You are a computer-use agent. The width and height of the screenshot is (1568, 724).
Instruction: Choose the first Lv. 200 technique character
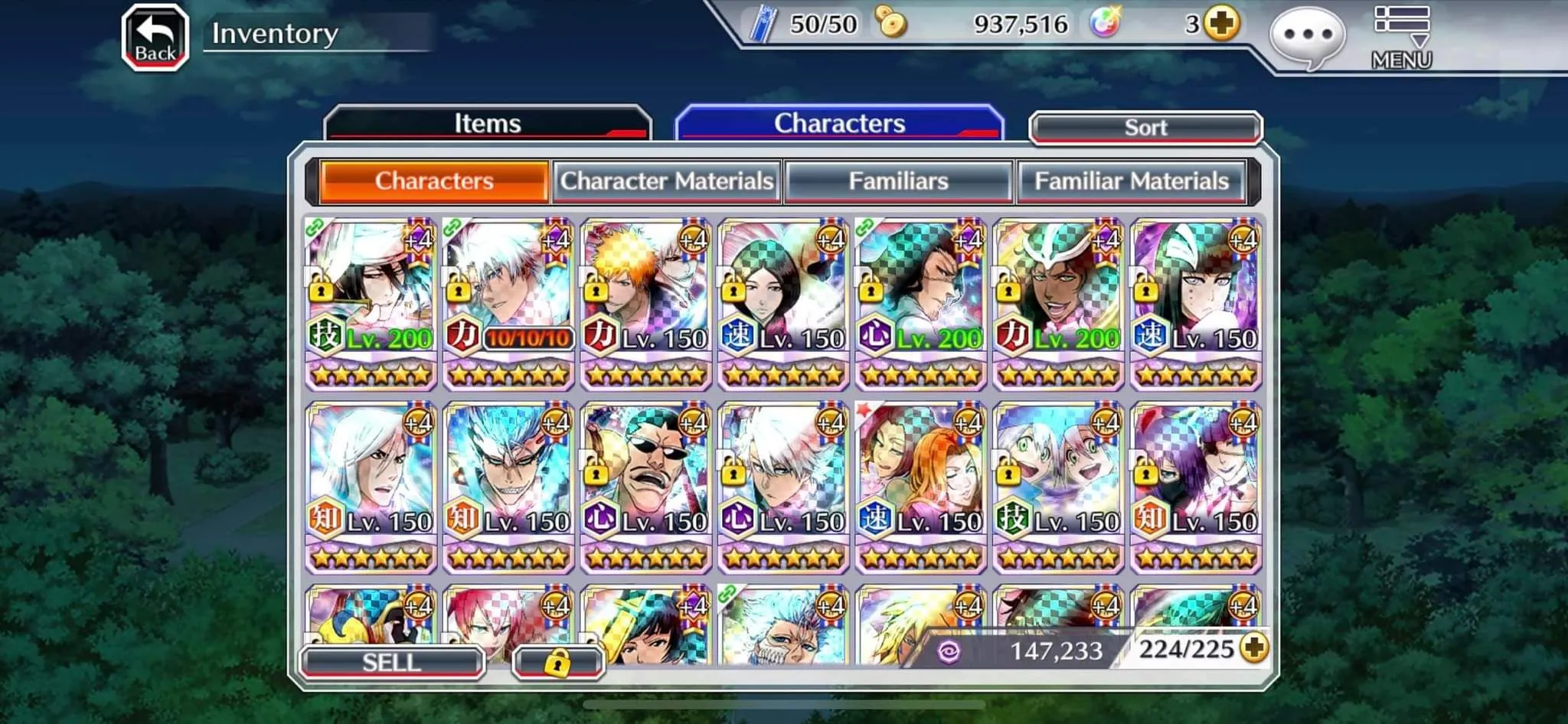[x=371, y=303]
